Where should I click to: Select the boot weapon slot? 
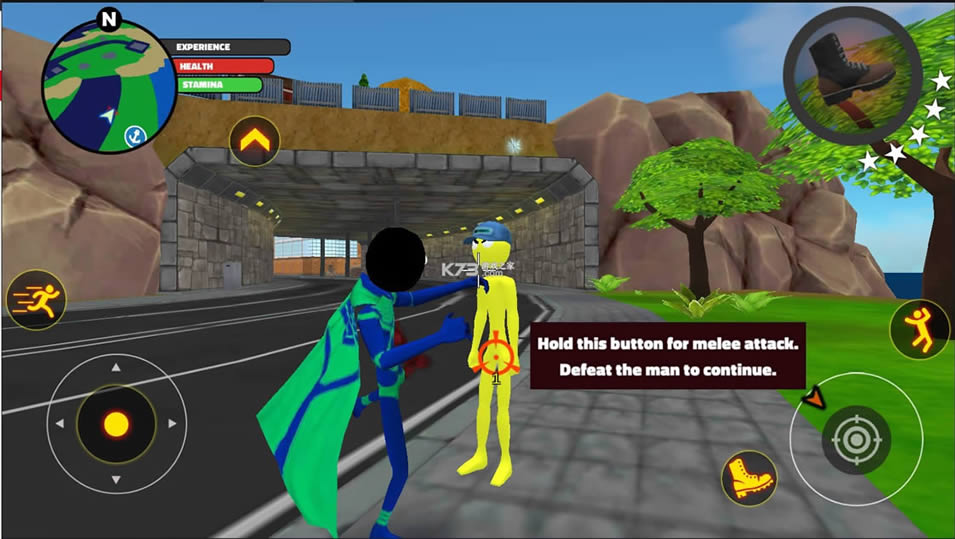coord(851,70)
